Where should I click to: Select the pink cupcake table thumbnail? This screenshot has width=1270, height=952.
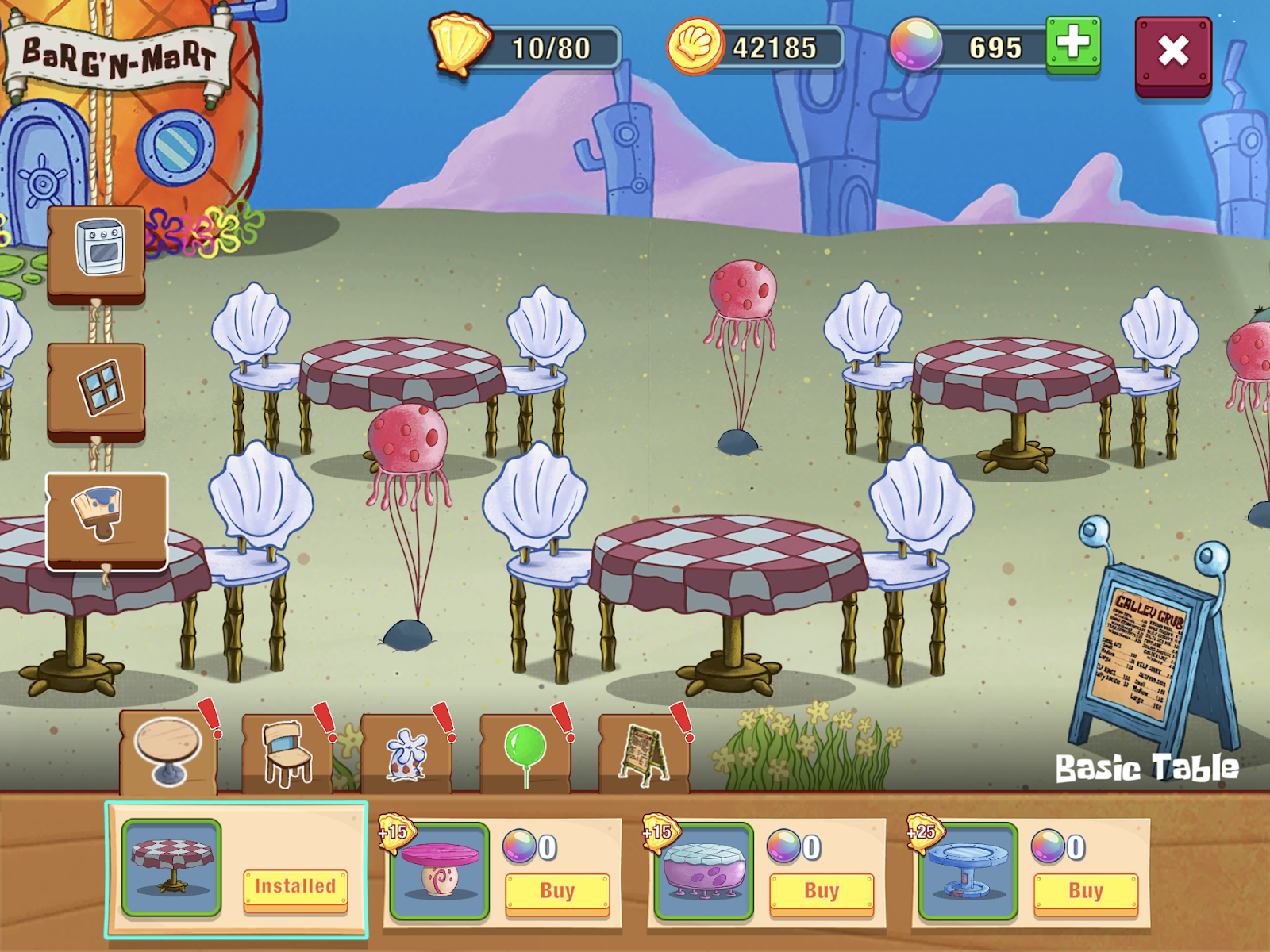click(439, 871)
